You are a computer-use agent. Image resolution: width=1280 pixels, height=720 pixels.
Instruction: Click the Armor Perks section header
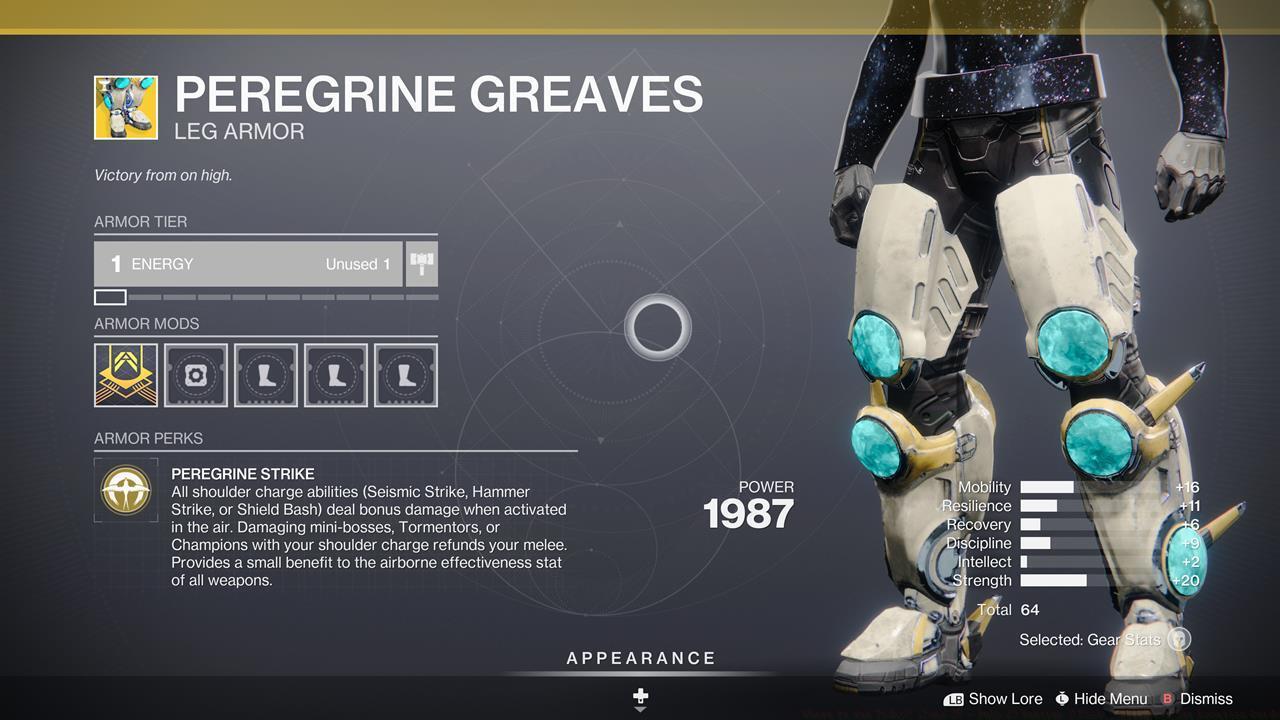point(146,438)
